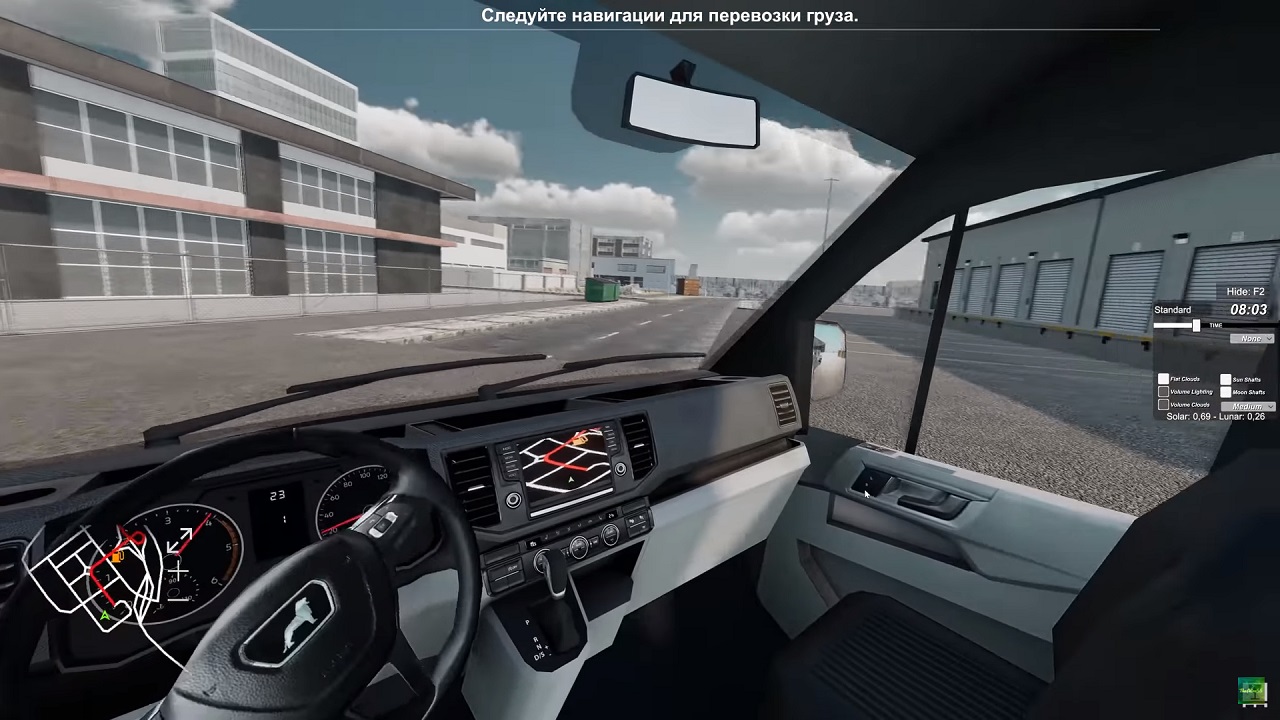Switch to the RADIO tab on the infotainment unit

505,448
